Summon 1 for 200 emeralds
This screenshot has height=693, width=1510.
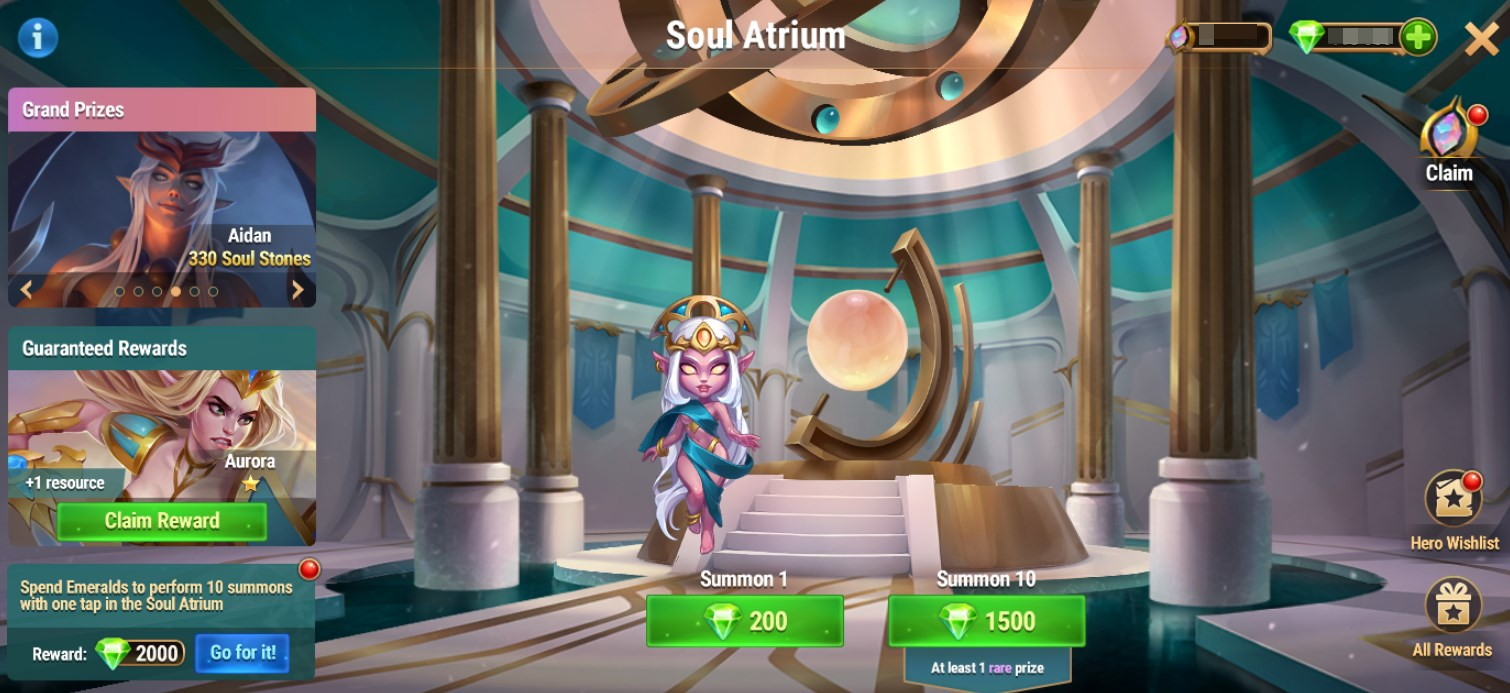(x=744, y=621)
